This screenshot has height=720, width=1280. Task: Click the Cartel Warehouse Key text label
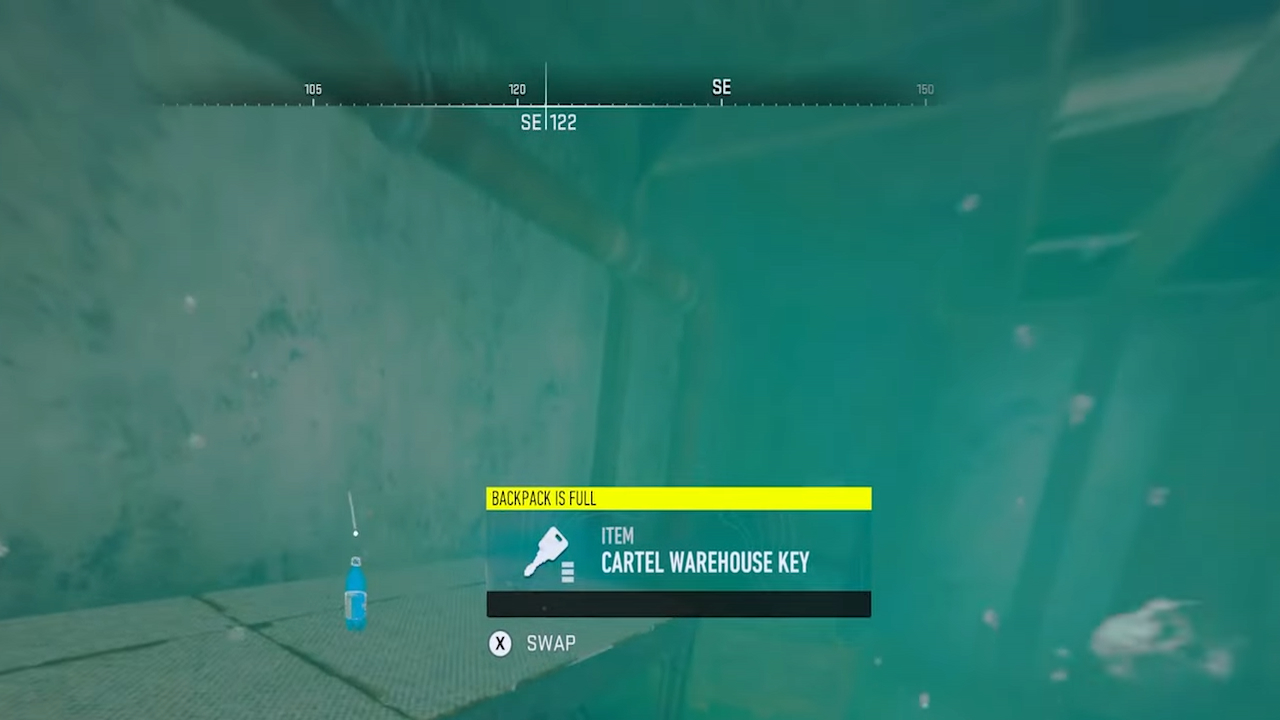tap(705, 563)
